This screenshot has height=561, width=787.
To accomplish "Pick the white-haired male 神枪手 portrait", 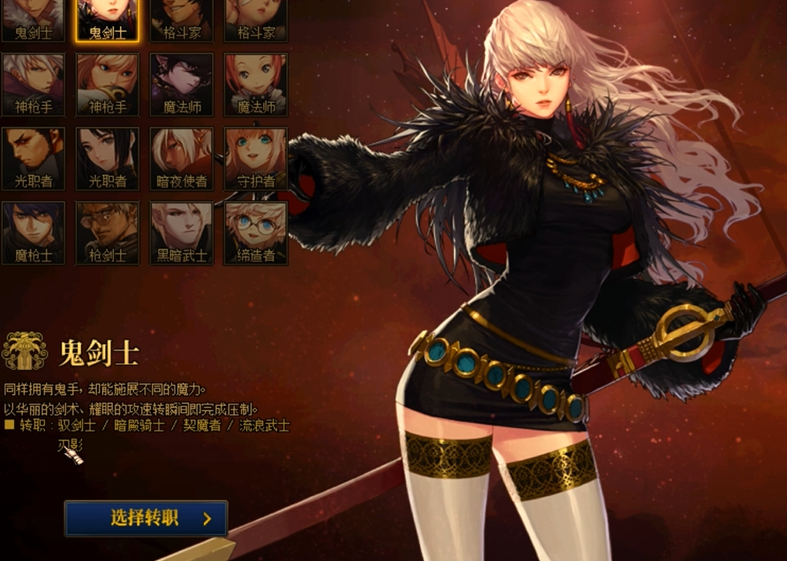I will tap(33, 84).
